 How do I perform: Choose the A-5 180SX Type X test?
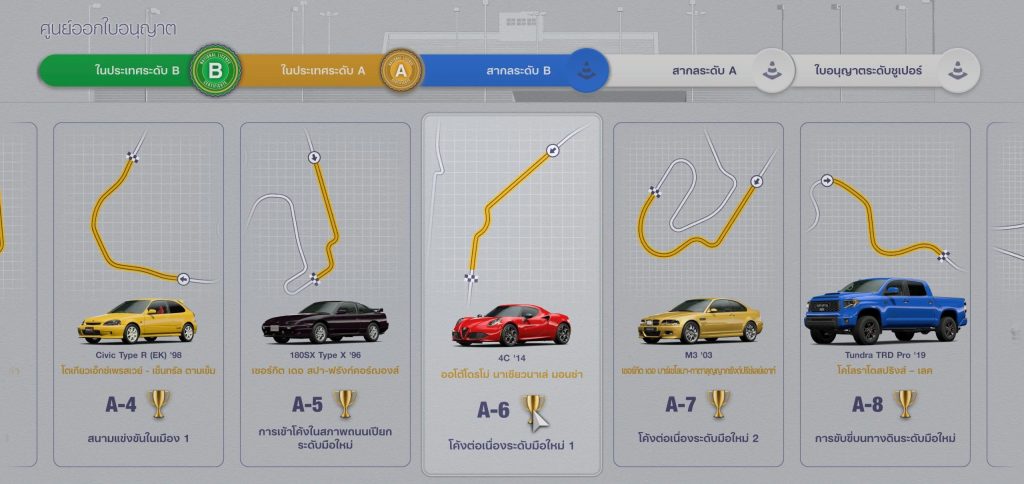325,293
